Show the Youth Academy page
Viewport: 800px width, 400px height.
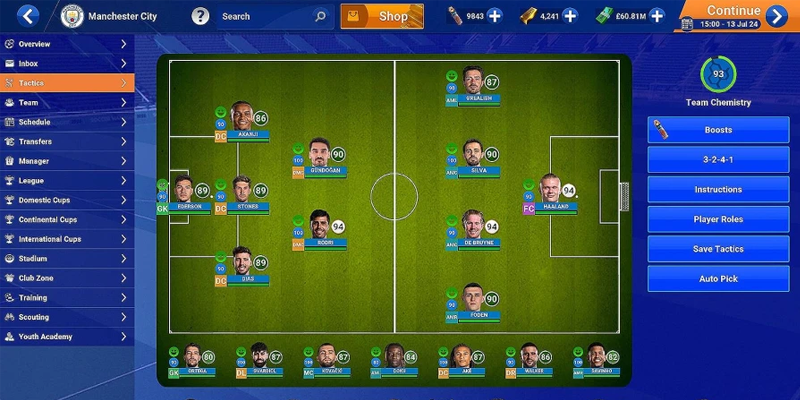point(66,337)
